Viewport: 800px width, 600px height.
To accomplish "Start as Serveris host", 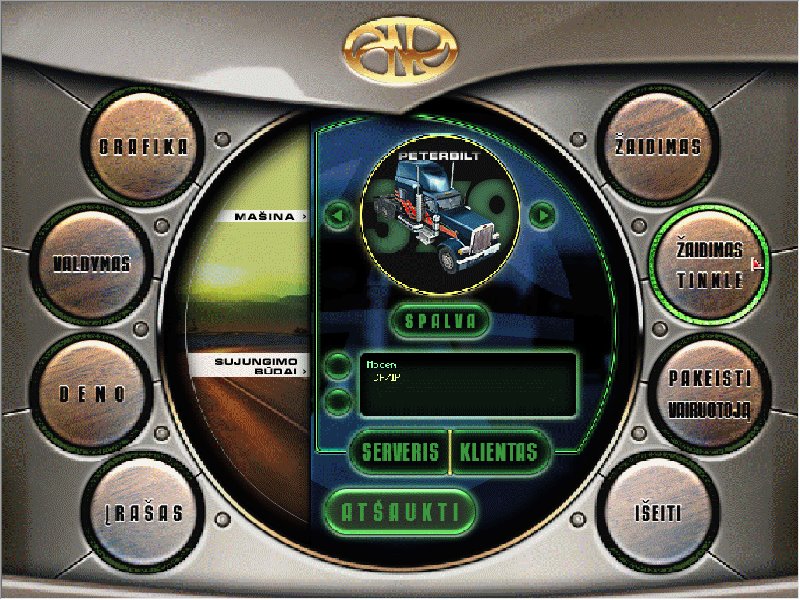I will click(x=400, y=451).
